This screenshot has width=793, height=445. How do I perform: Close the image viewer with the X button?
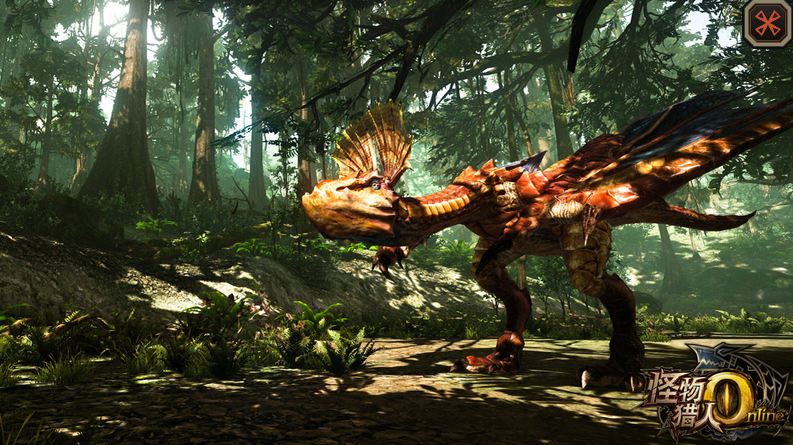click(767, 24)
